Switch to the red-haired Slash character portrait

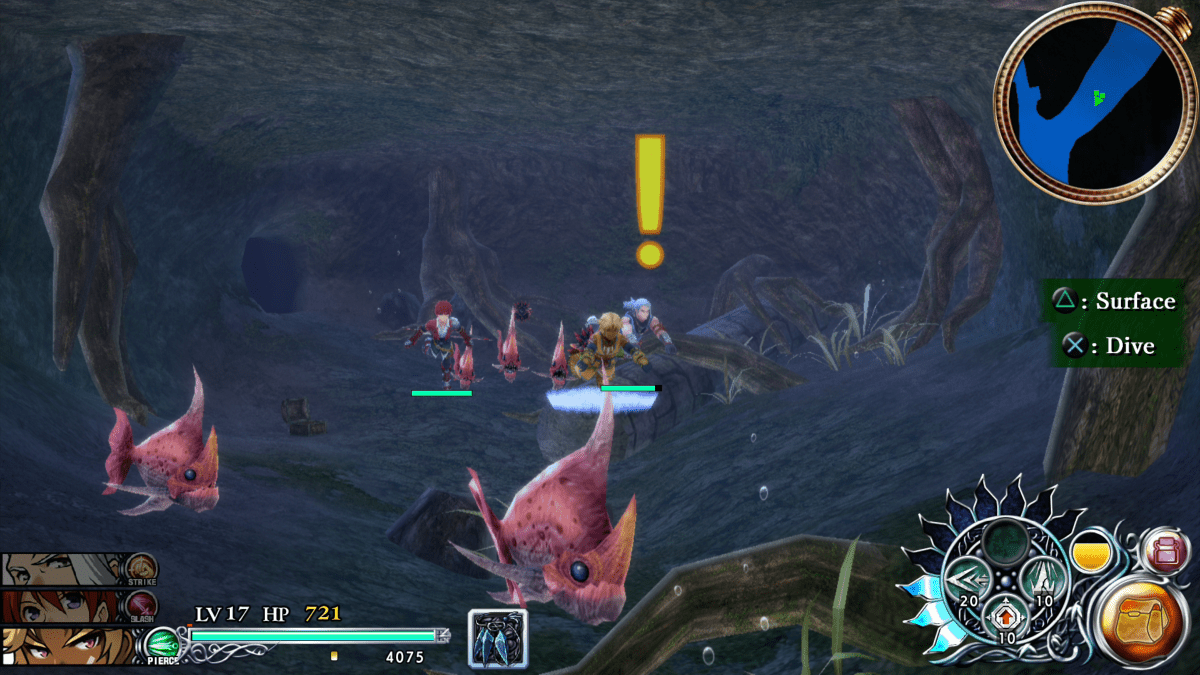(65, 606)
